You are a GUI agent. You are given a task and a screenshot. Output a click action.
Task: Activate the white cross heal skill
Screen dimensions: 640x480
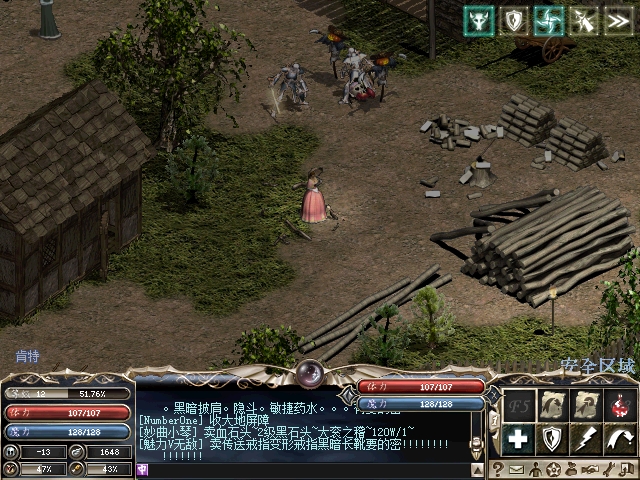click(517, 438)
